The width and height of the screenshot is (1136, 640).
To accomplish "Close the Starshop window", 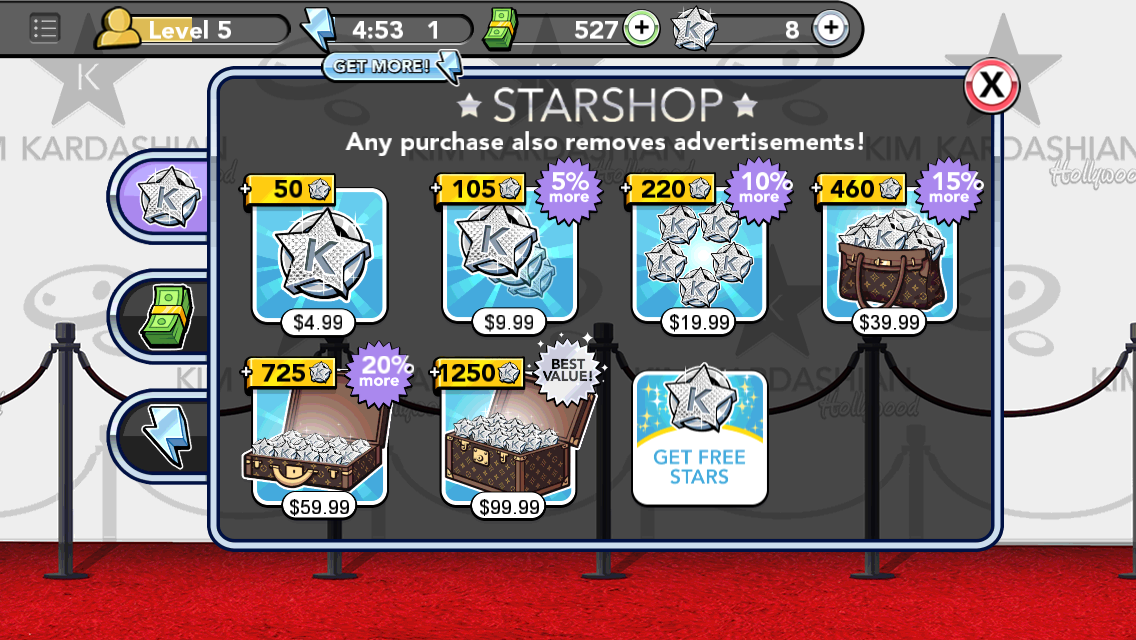I will tap(991, 86).
